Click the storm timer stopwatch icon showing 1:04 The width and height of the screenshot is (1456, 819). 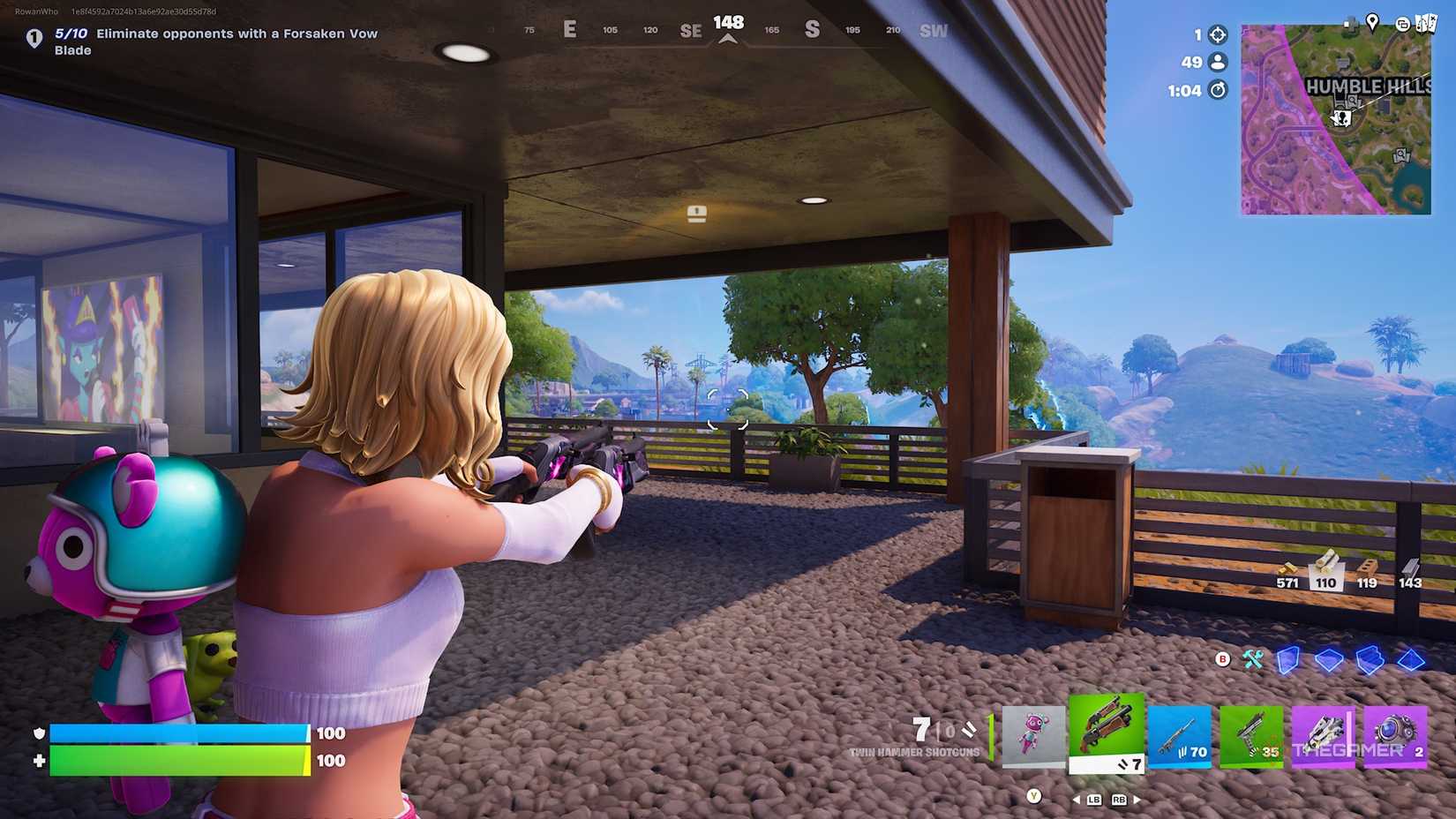click(1216, 91)
